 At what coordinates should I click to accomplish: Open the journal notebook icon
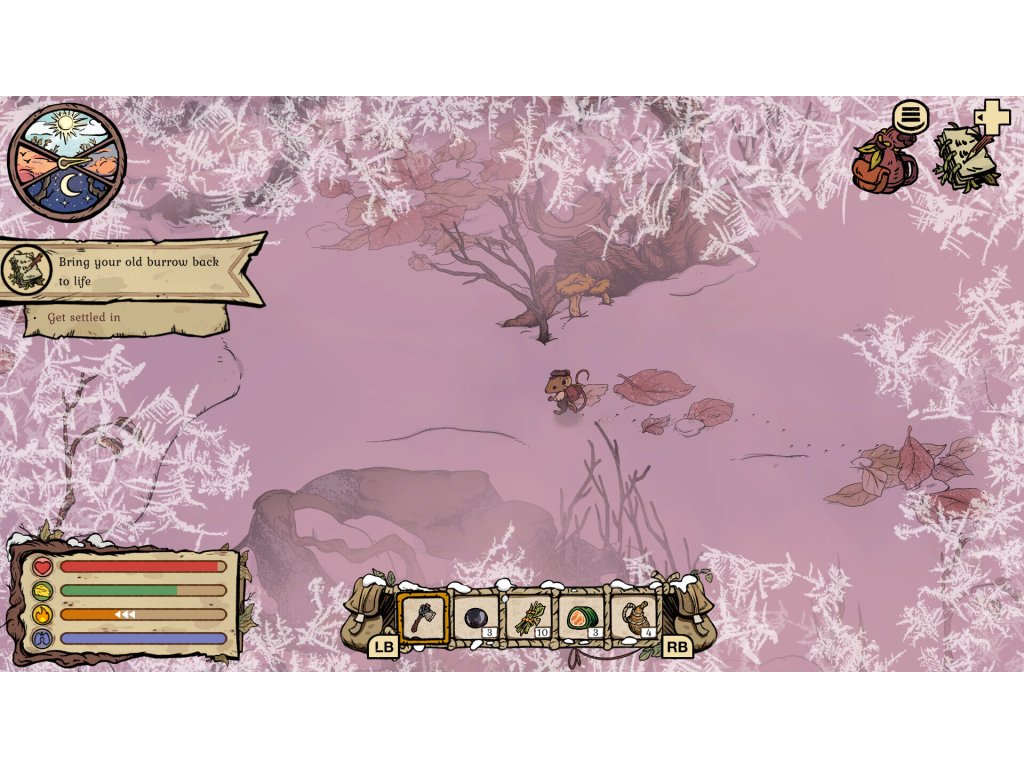tap(963, 156)
